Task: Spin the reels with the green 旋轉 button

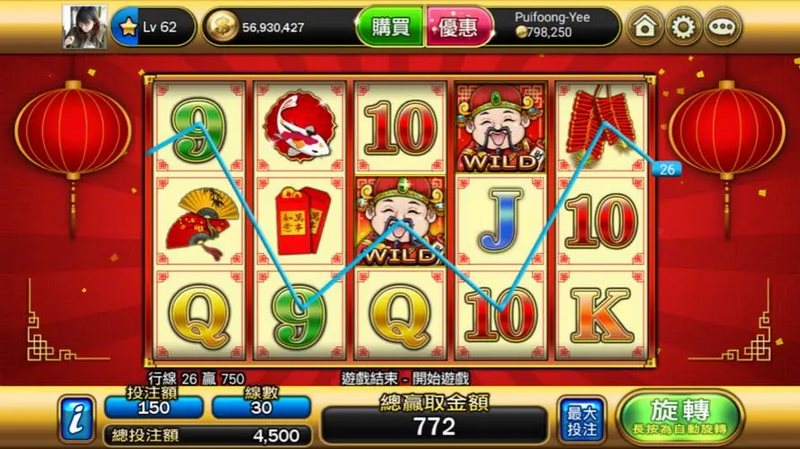Action: pyautogui.click(x=680, y=417)
